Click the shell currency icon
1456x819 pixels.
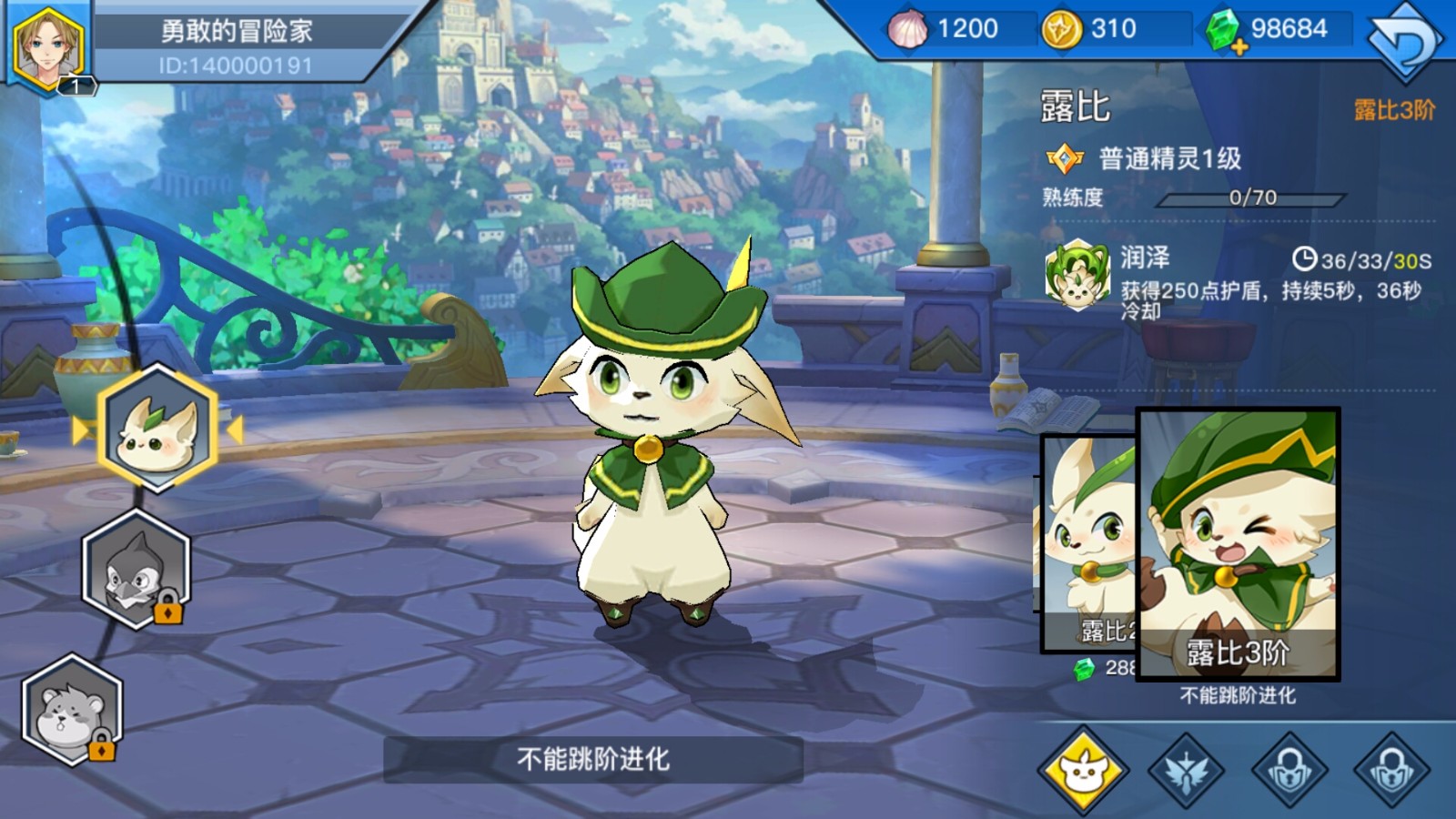pos(908,28)
